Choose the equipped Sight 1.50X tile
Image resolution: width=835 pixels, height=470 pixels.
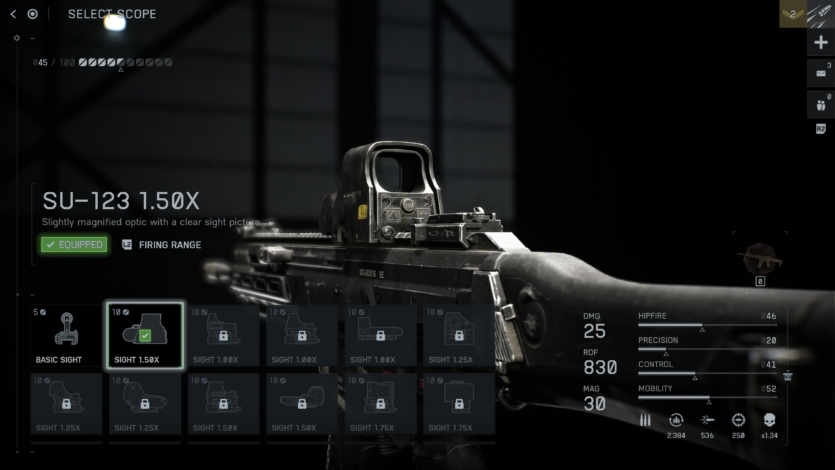(144, 336)
